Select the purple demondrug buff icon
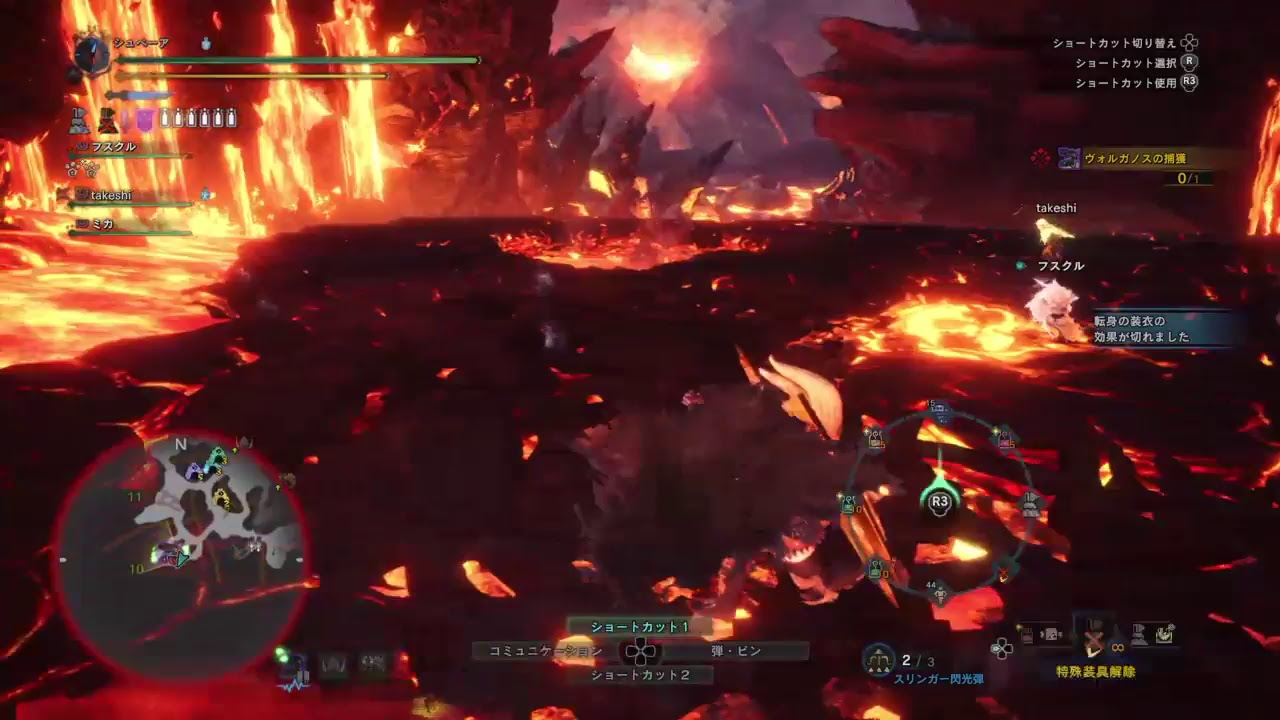This screenshot has width=1280, height=720. pos(144,120)
